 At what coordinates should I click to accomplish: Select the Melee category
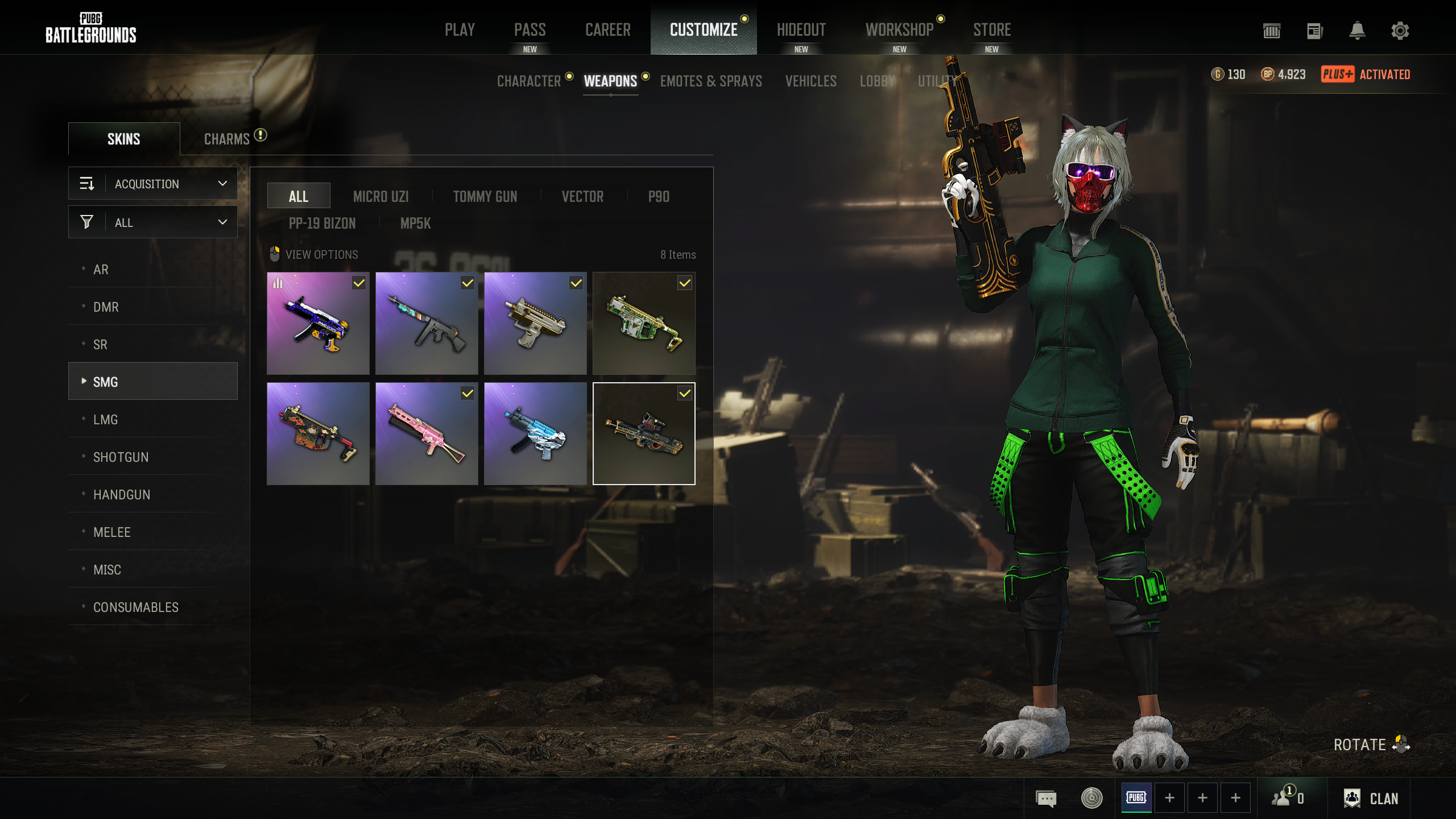coord(112,532)
